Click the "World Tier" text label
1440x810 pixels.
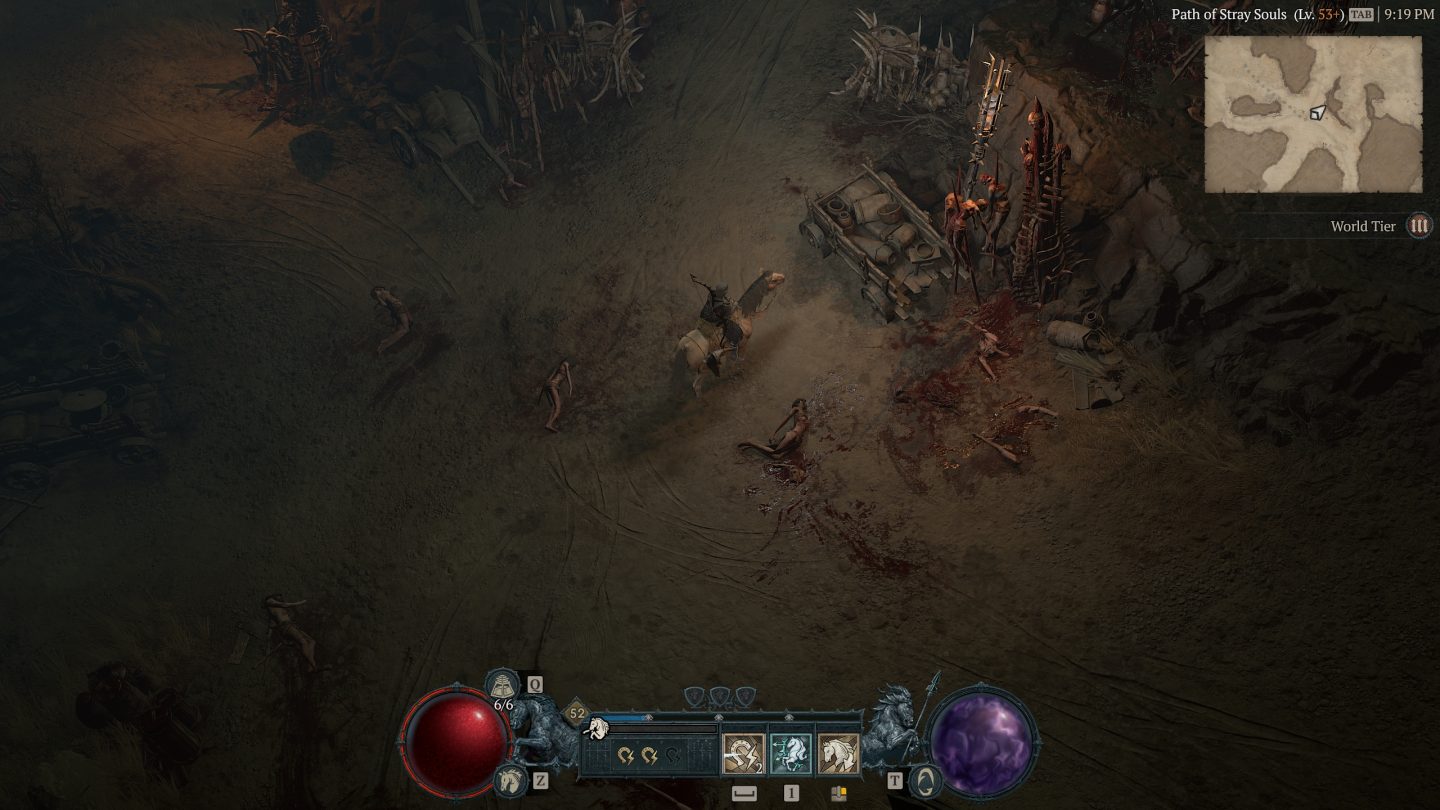(1362, 226)
